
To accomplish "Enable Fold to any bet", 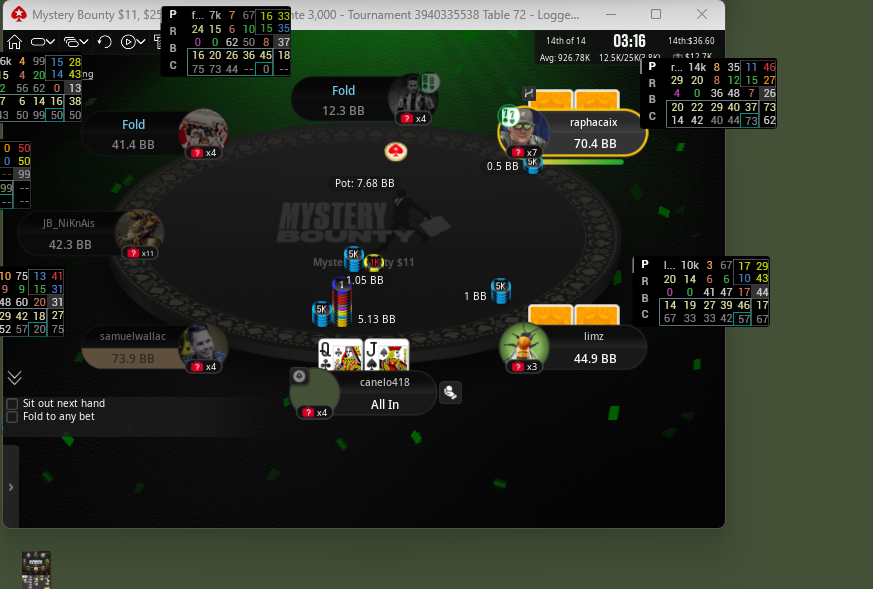I will point(12,416).
